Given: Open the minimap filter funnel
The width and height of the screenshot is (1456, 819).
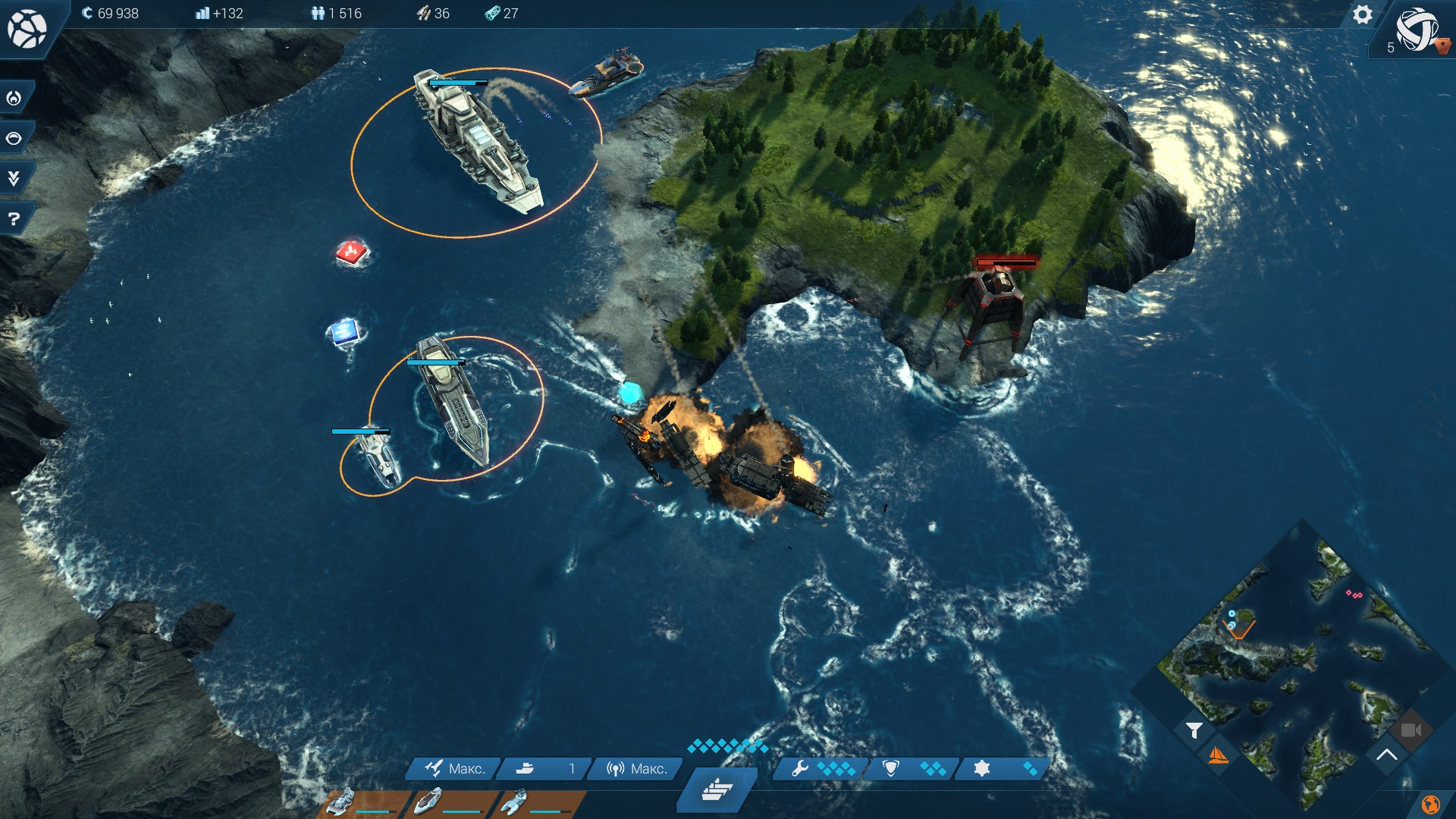Looking at the screenshot, I should (x=1194, y=730).
